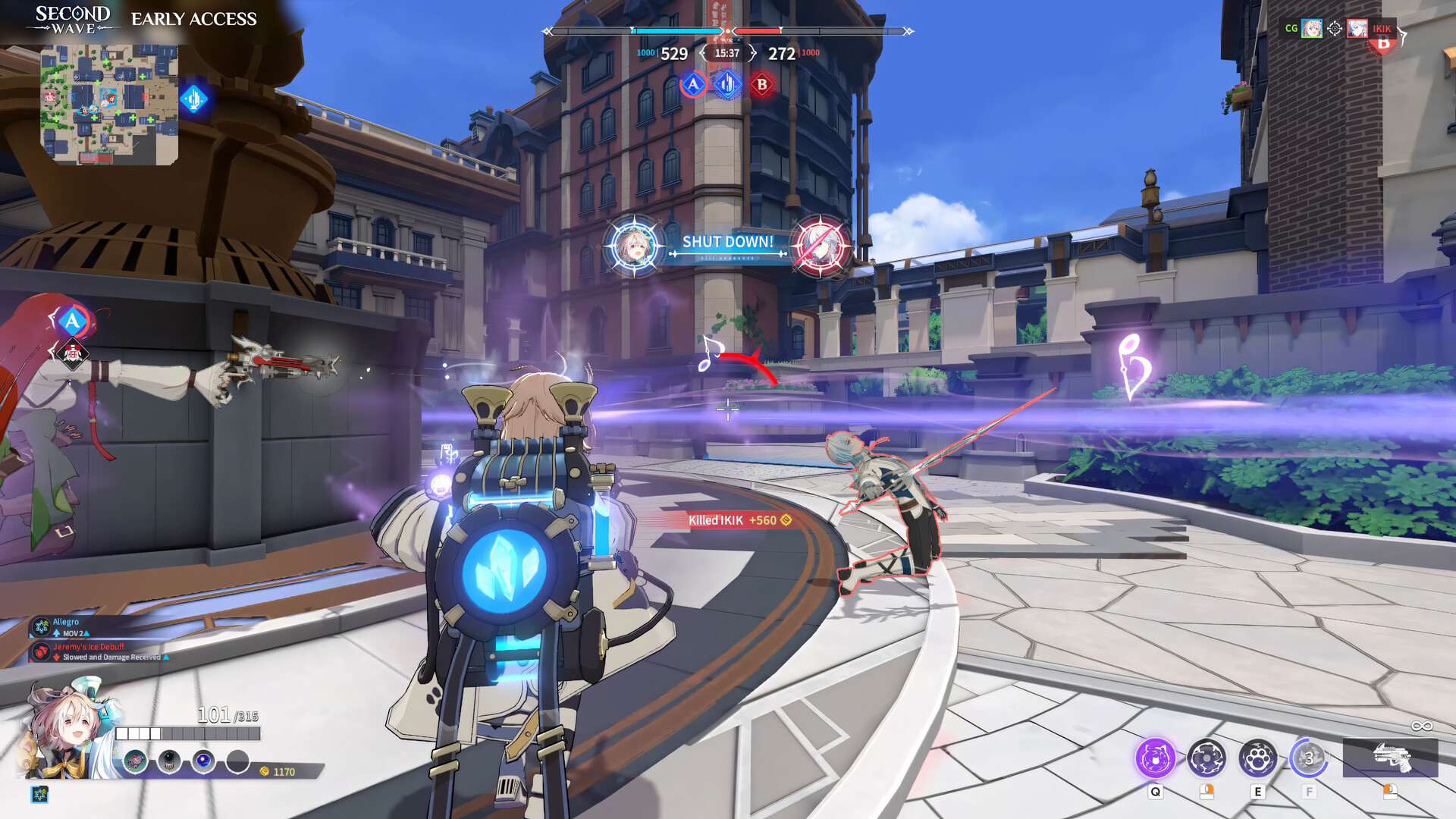
Task: Expand the blue diamond marker beside the minimap
Action: pos(196,97)
